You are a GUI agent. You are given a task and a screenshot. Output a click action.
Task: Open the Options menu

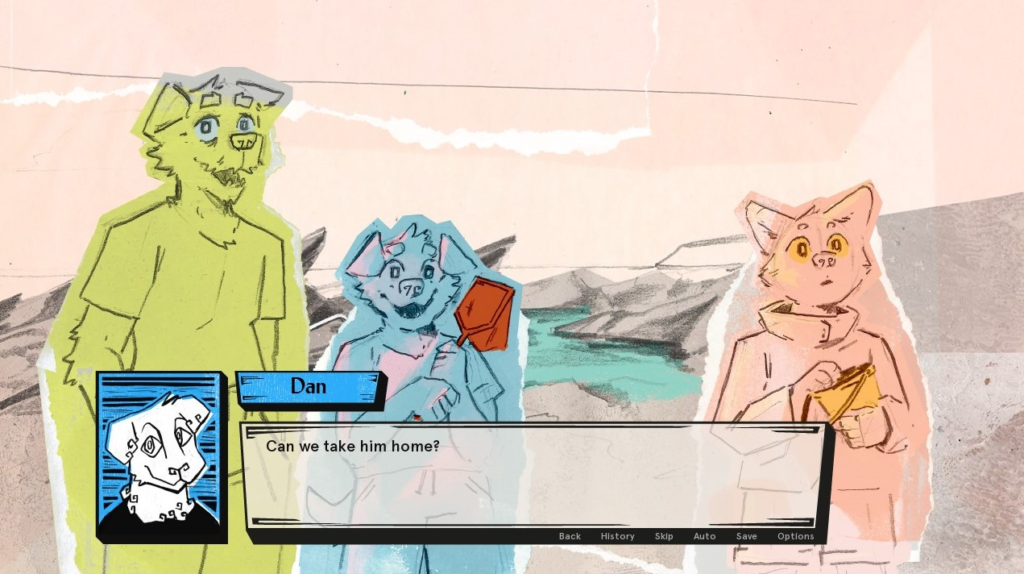click(796, 537)
